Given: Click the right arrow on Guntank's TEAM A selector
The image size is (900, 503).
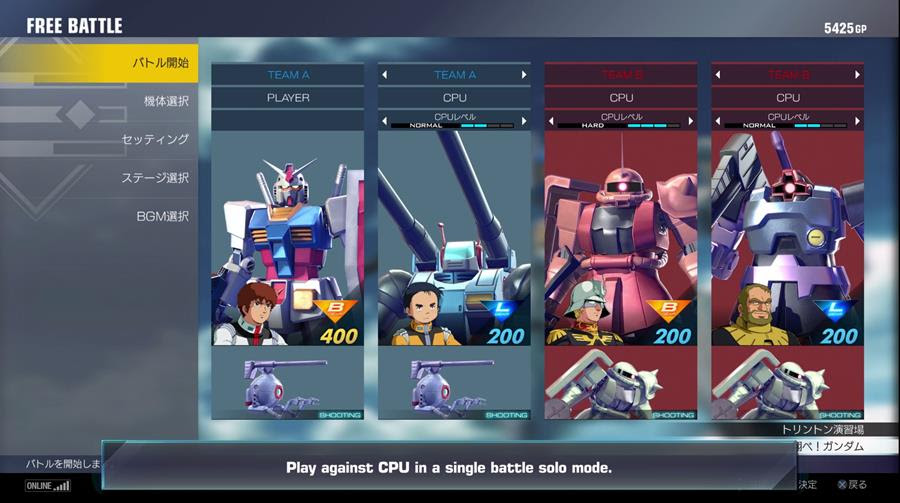Looking at the screenshot, I should coord(523,75).
